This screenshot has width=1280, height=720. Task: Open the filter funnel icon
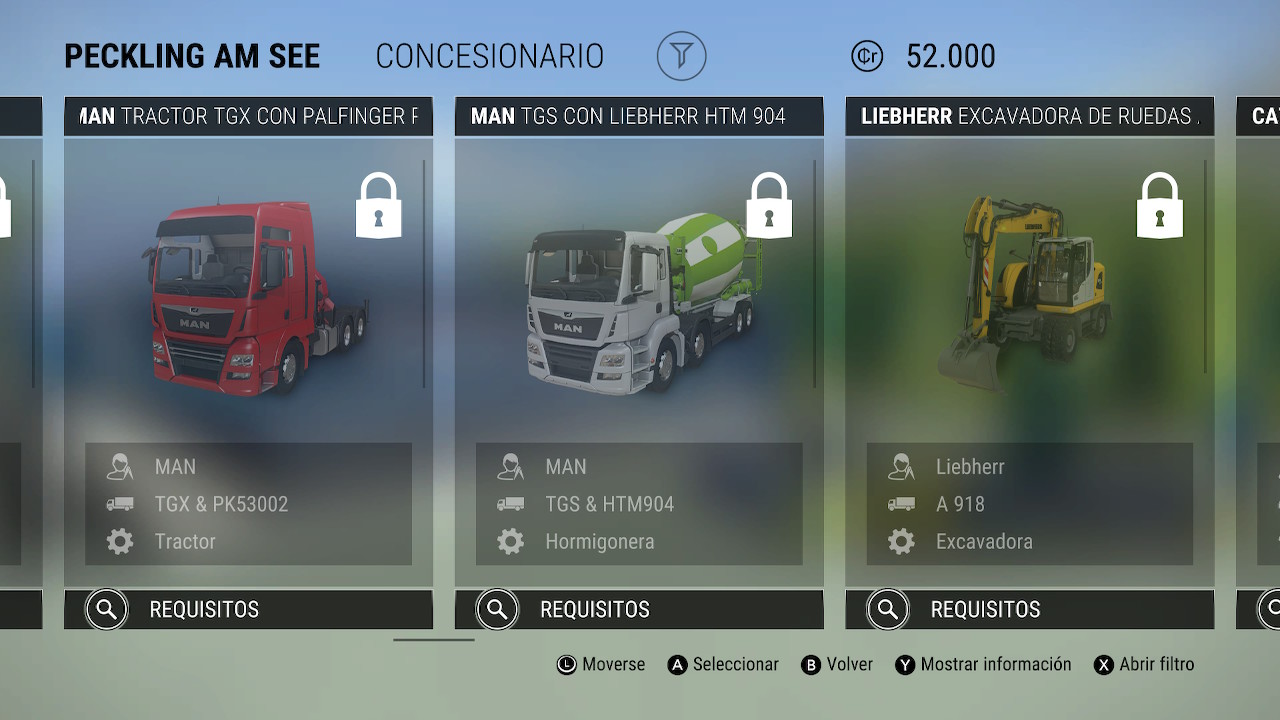681,56
